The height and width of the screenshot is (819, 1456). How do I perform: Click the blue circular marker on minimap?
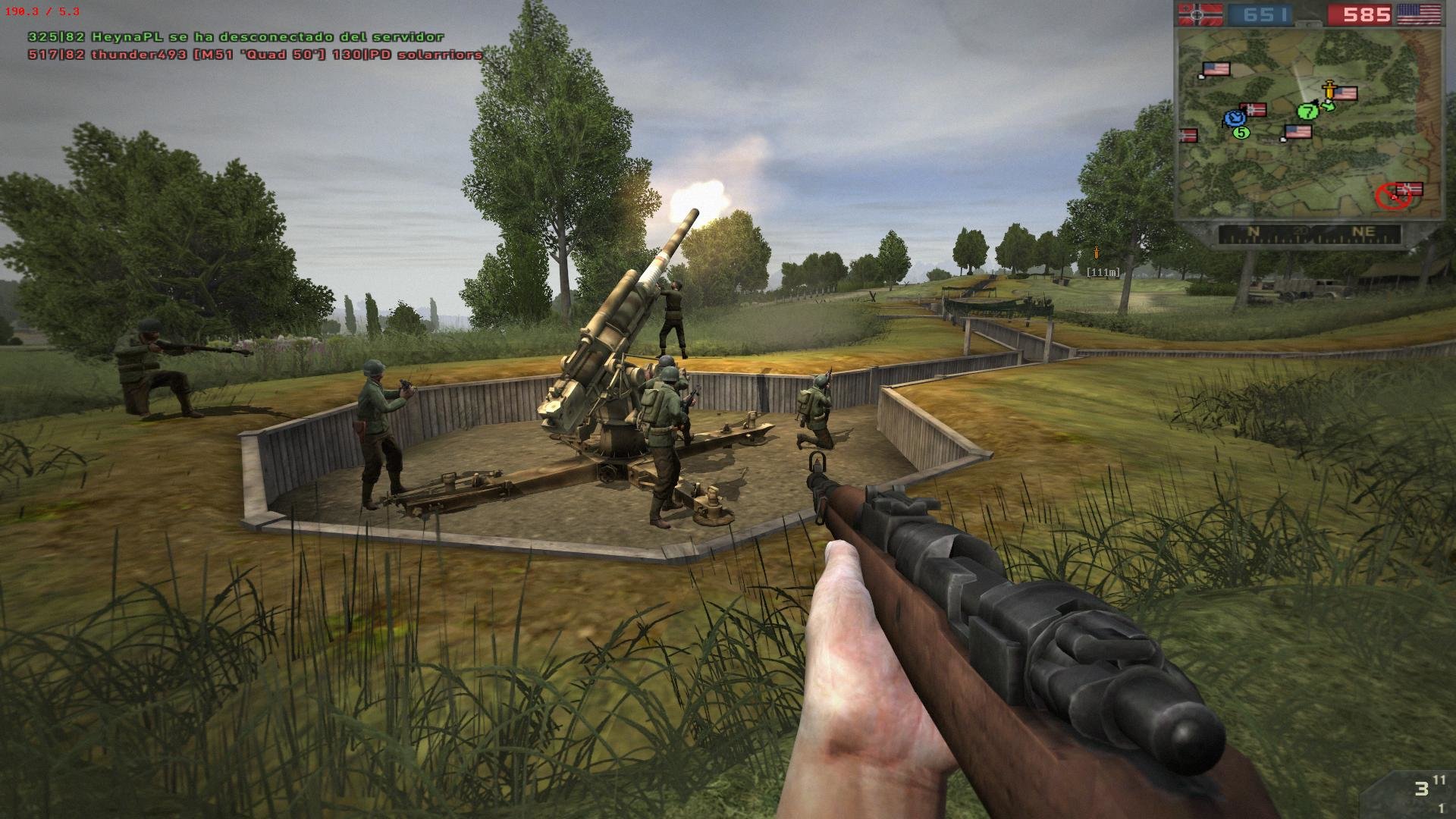[x=1235, y=118]
